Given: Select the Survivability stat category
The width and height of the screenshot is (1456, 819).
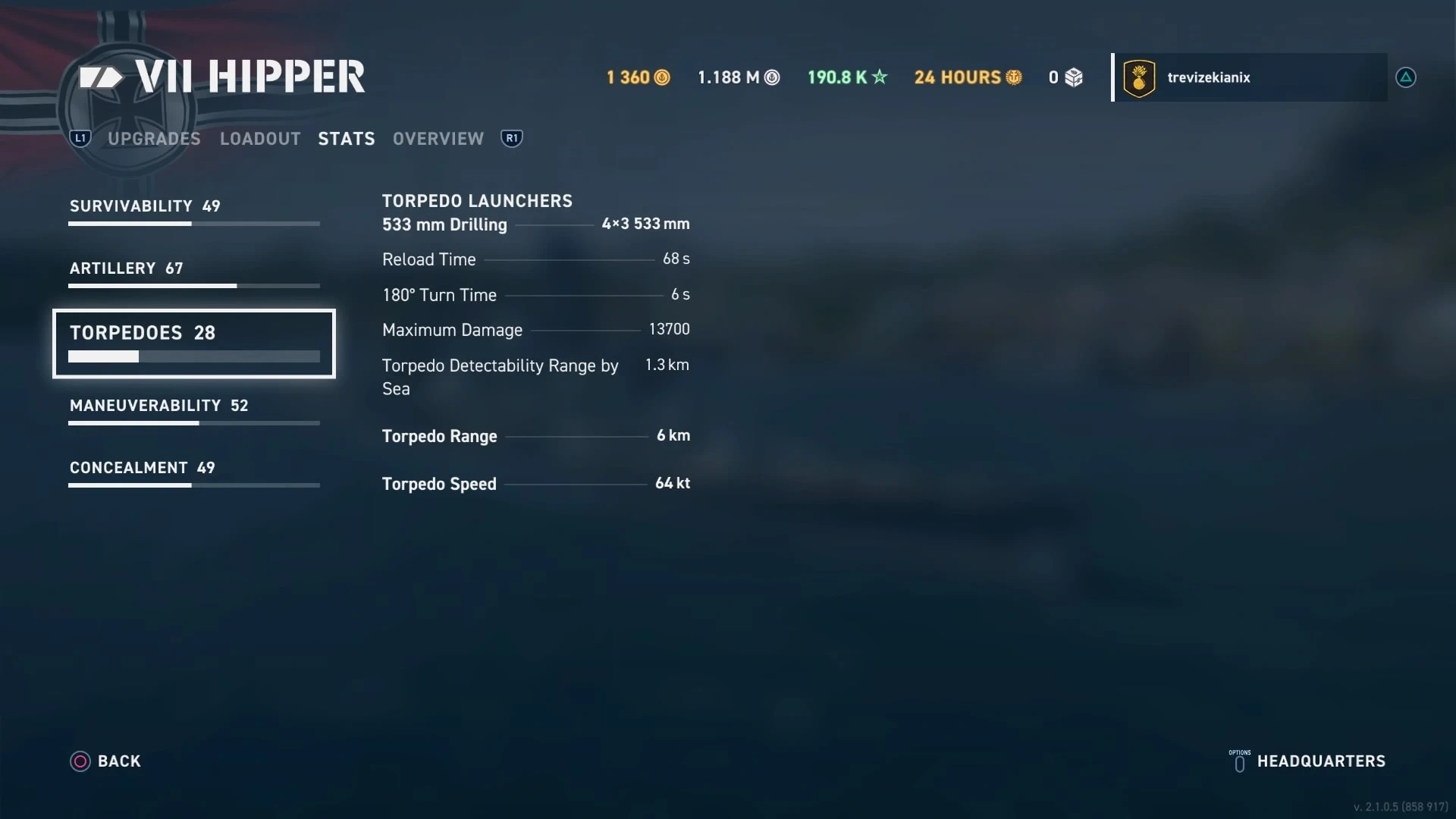Looking at the screenshot, I should (x=193, y=212).
